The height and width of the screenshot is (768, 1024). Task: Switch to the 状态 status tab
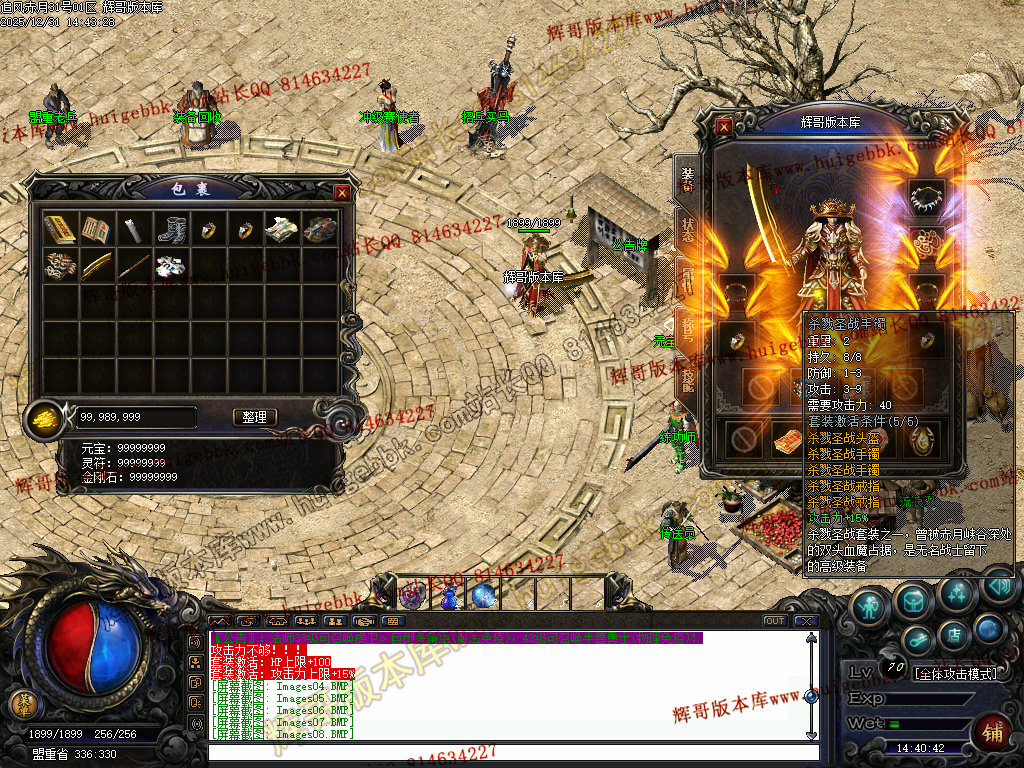point(688,226)
